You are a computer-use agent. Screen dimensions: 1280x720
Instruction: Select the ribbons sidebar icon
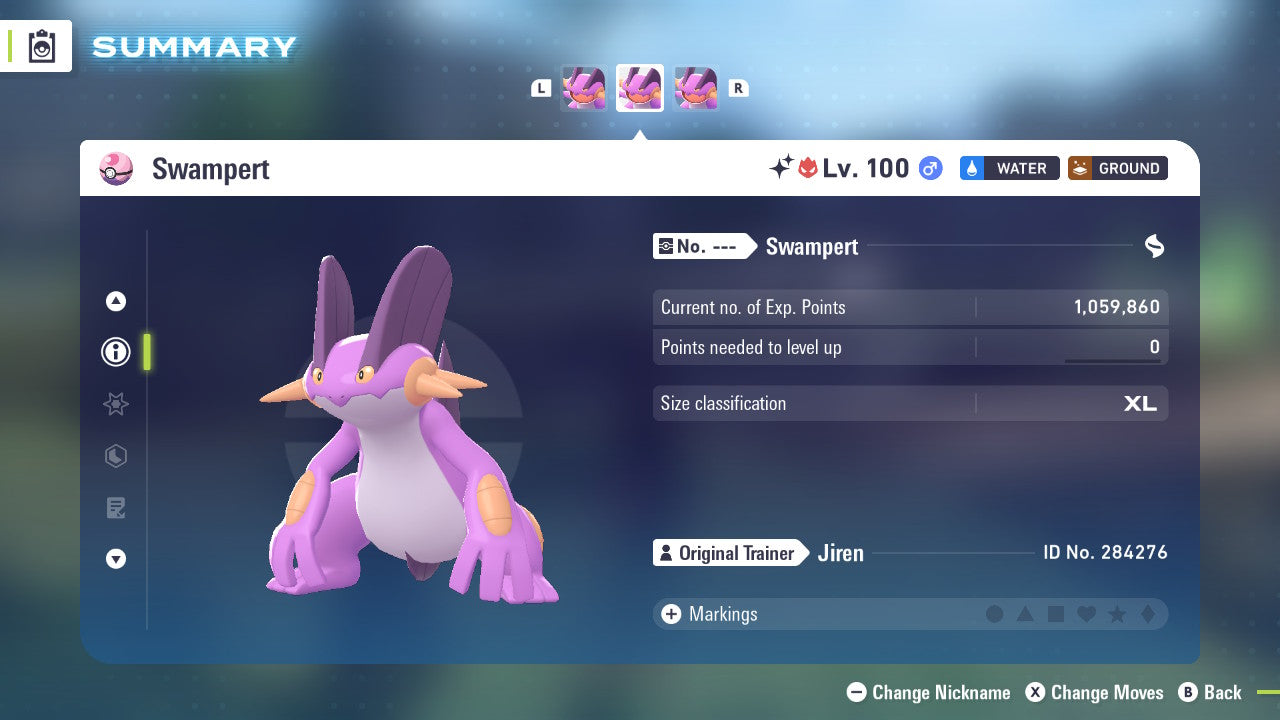[115, 456]
